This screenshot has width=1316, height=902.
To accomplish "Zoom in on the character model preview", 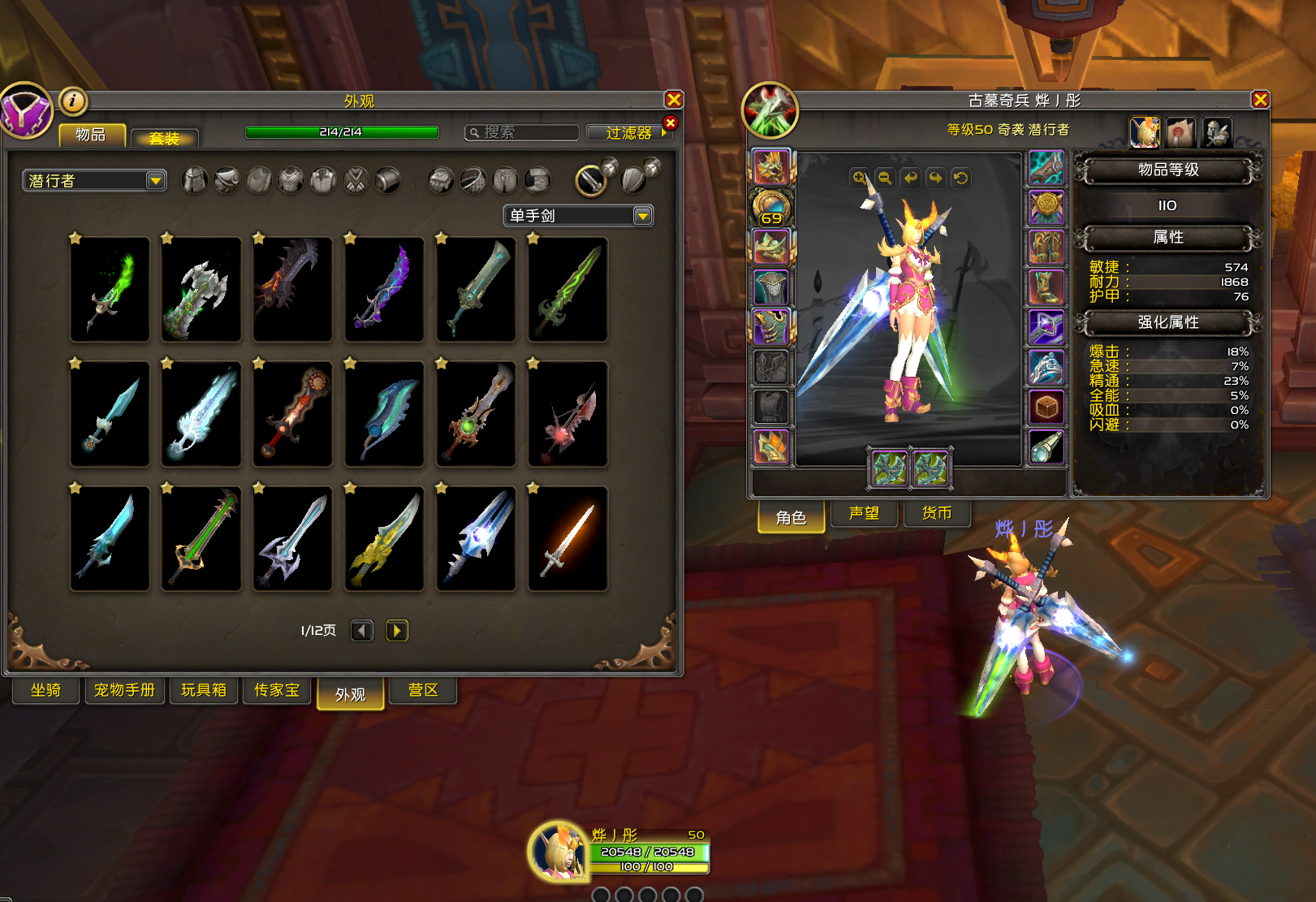I will click(x=859, y=178).
